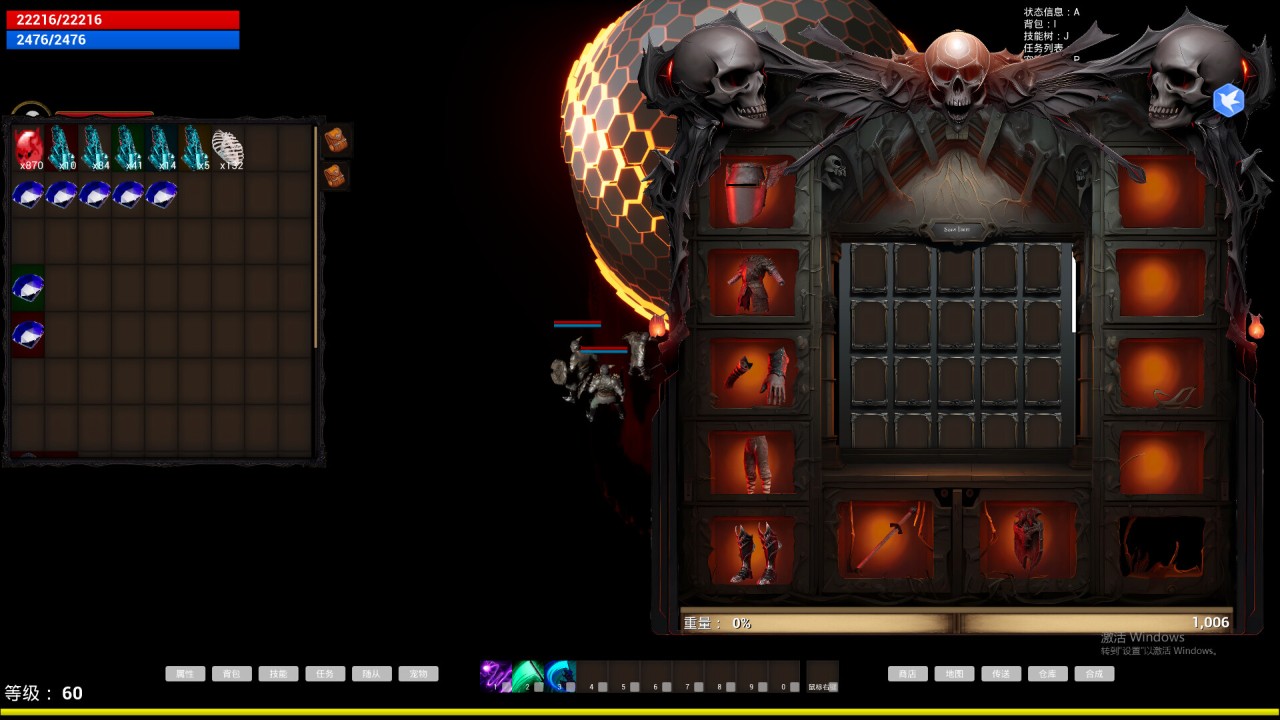Activate the purple lightning skill
This screenshot has height=720, width=1280.
pos(495,675)
